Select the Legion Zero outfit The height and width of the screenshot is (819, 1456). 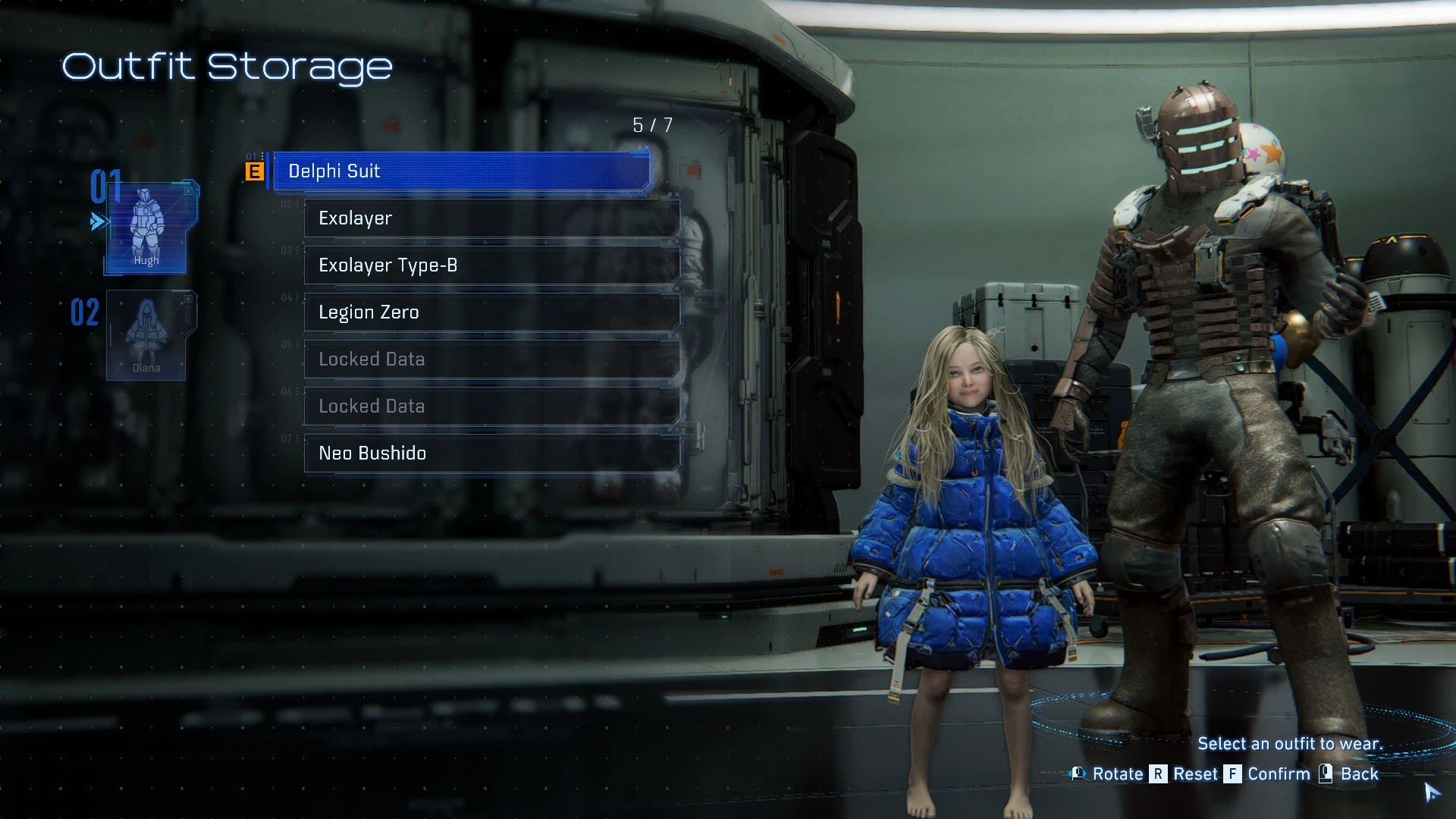pyautogui.click(x=491, y=312)
